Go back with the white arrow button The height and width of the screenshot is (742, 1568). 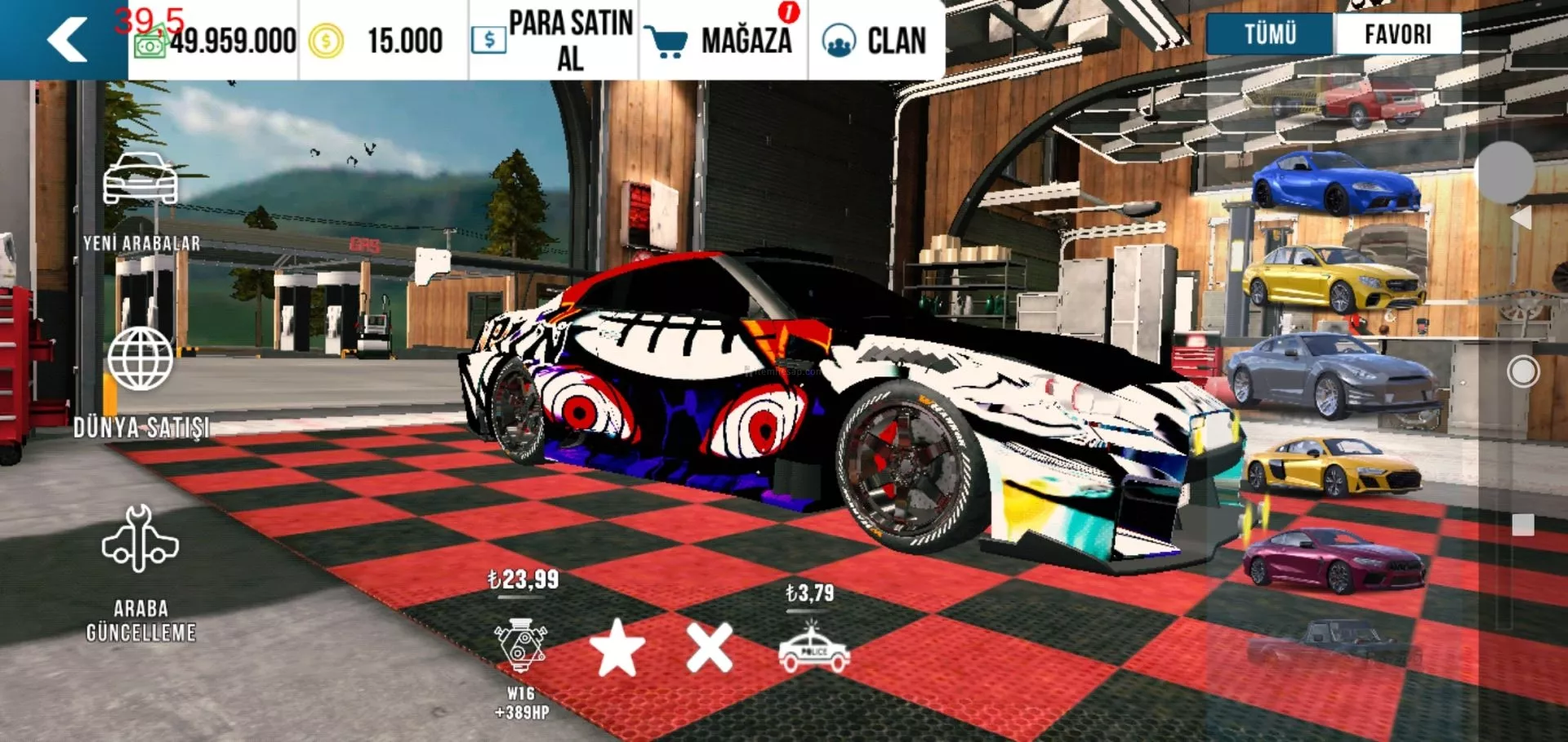pos(67,39)
